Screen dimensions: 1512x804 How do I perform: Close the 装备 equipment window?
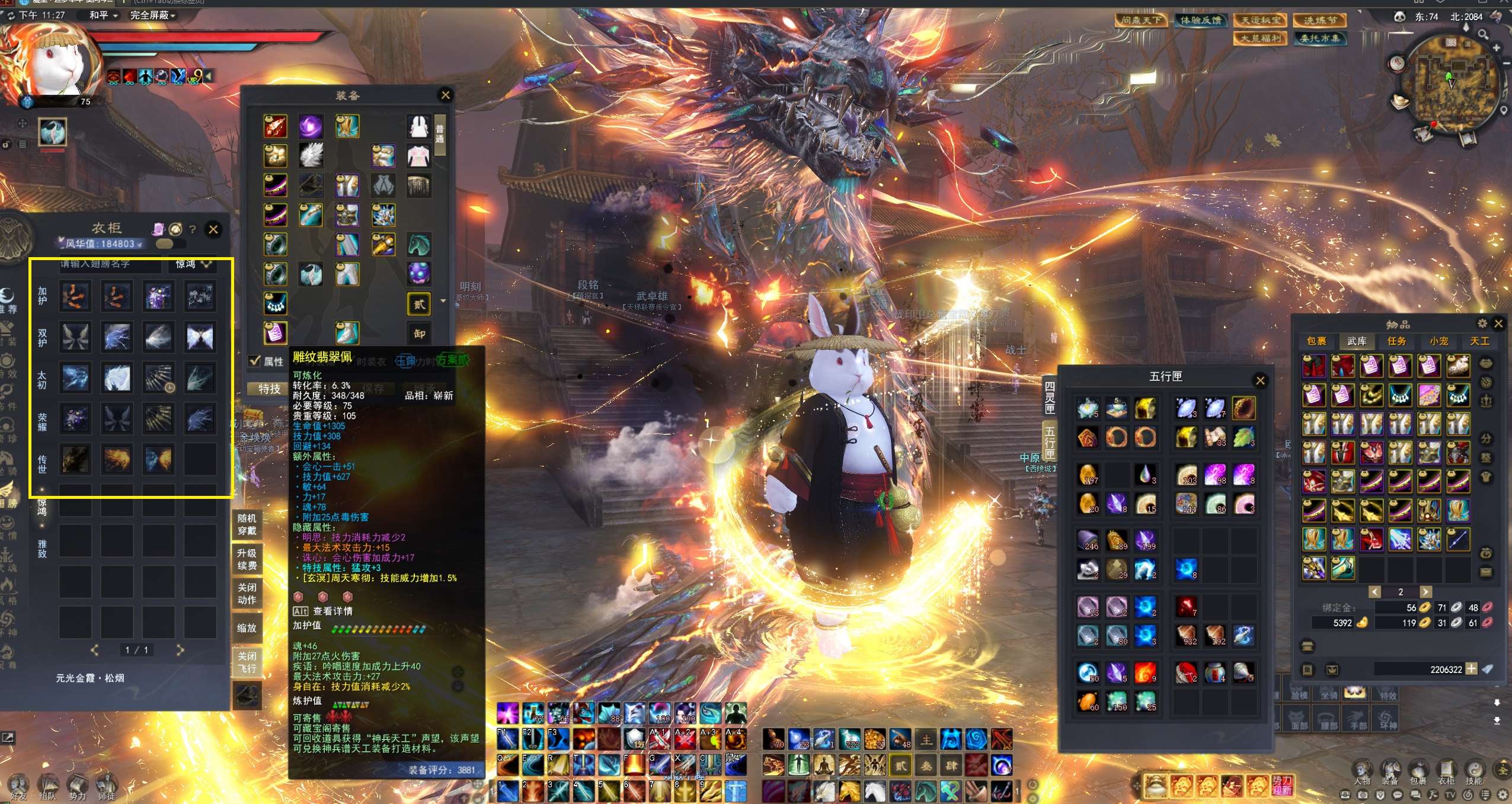[446, 95]
